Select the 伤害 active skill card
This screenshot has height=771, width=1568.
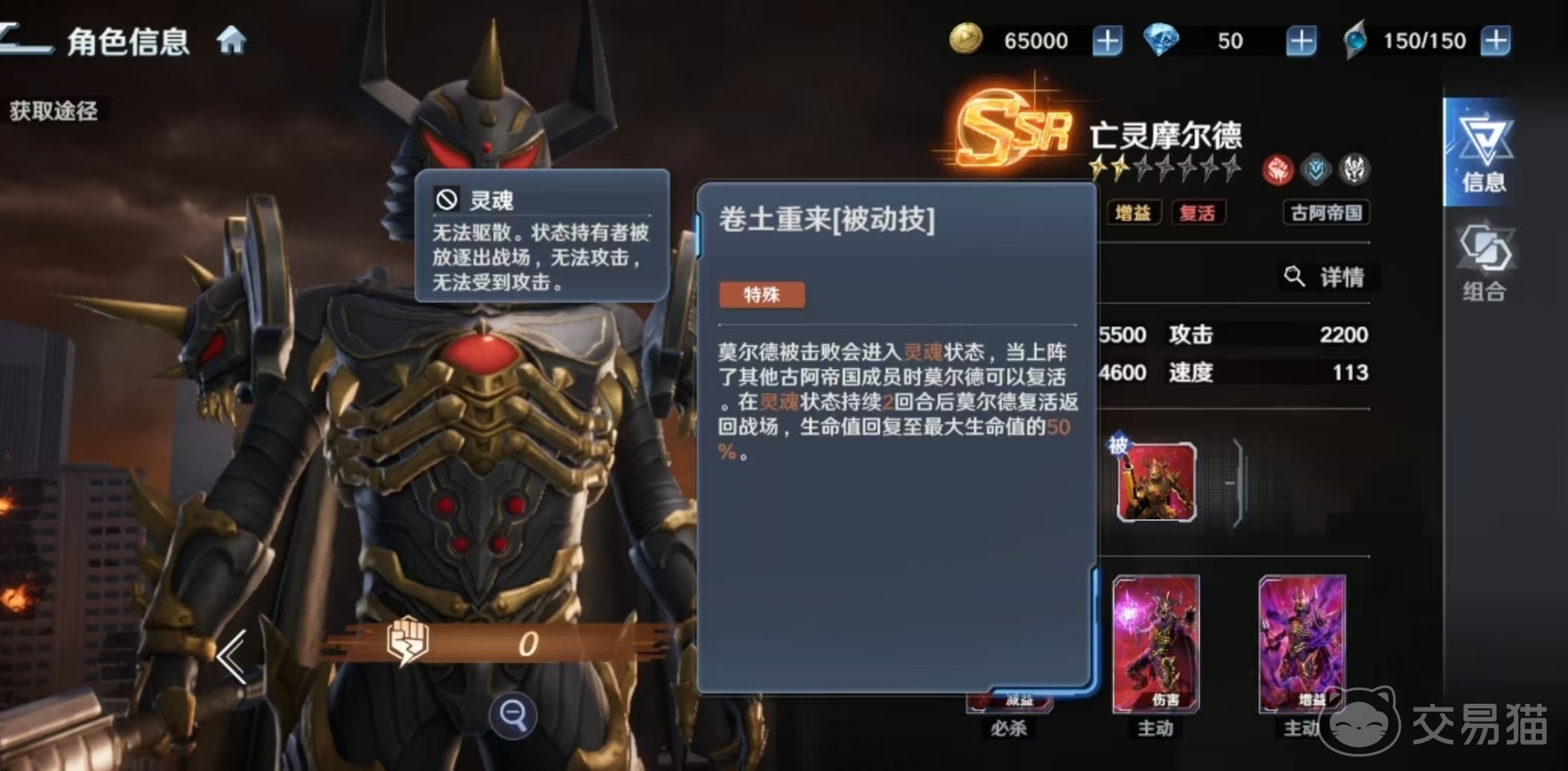coord(1156,644)
